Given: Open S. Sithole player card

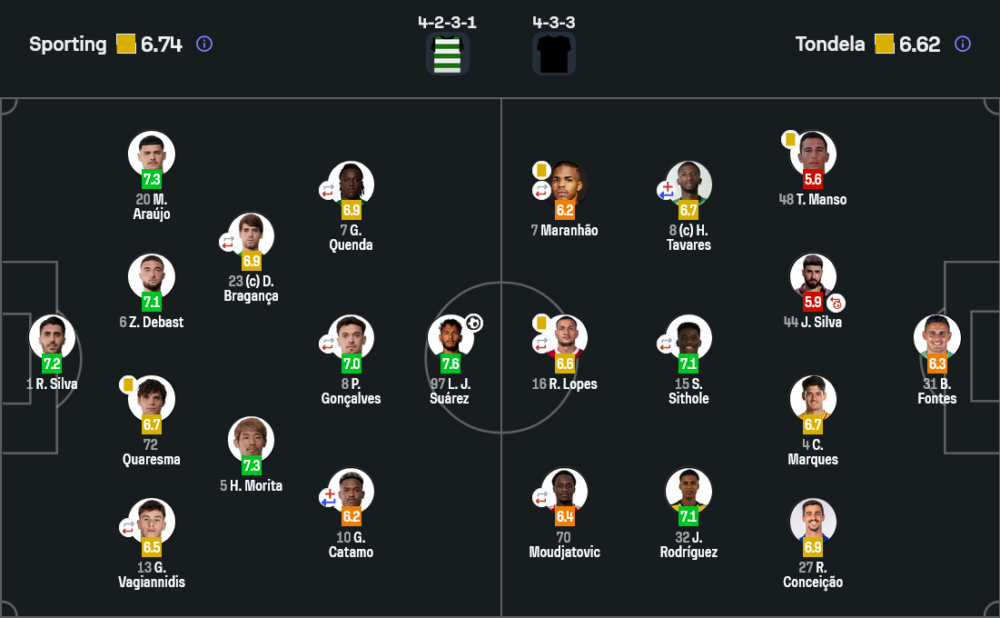Looking at the screenshot, I should pyautogui.click(x=689, y=339).
